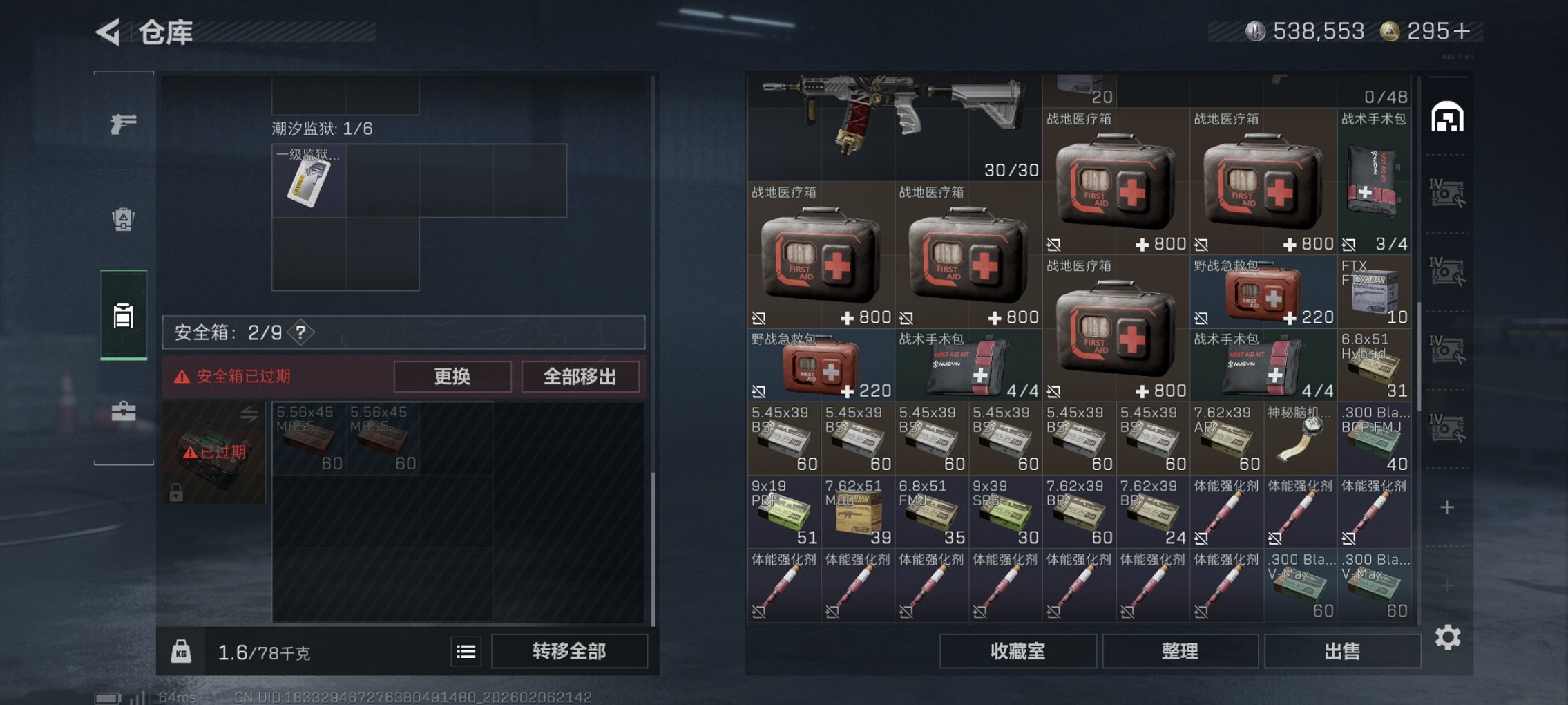Open the help popup beside 安全箱 2/9
This screenshot has height=705, width=1568.
click(x=302, y=332)
